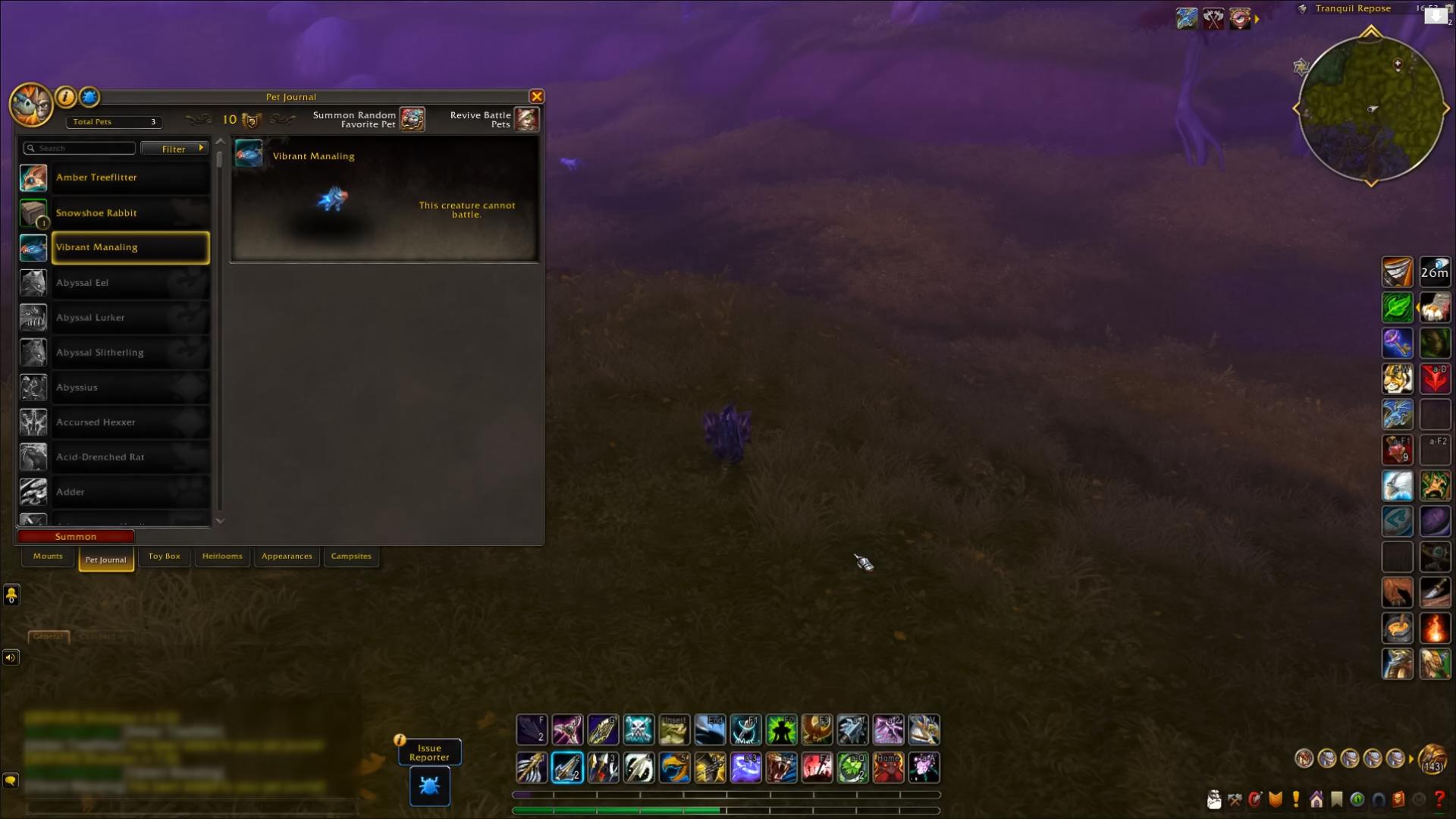
Task: Switch to the Toy Box tab
Action: [x=163, y=556]
